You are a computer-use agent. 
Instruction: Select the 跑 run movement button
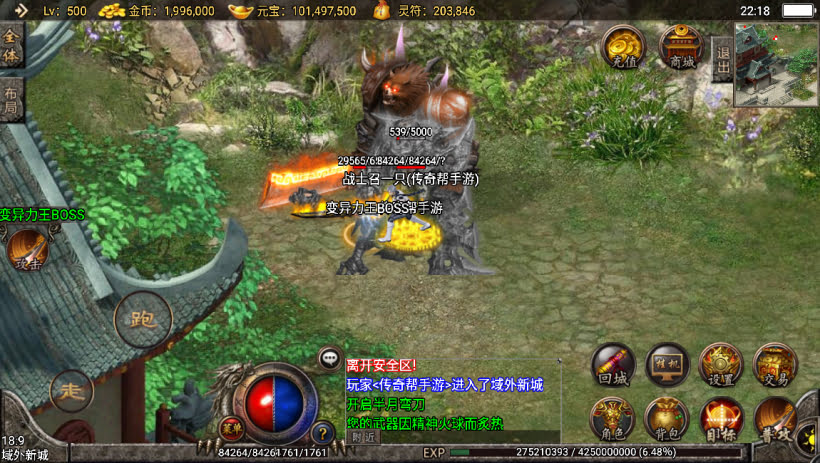[142, 319]
